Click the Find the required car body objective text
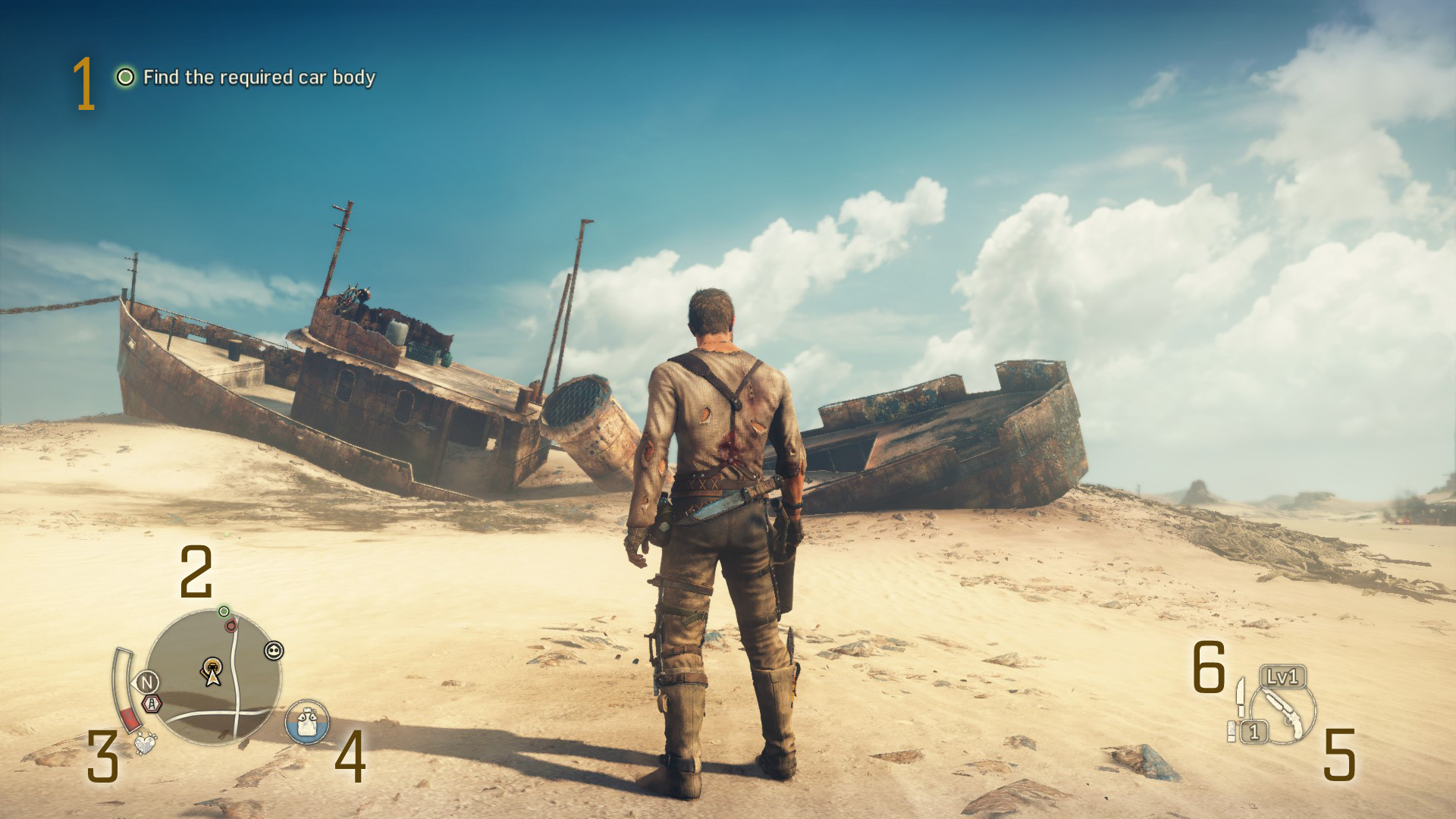The image size is (1456, 819). 262,77
